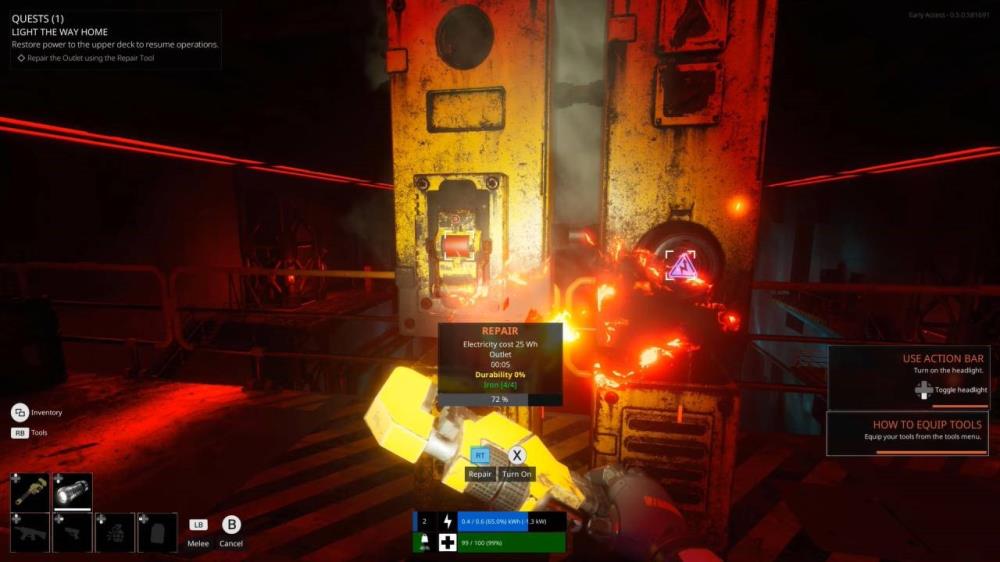
Task: Click the Cancel action label
Action: [231, 543]
